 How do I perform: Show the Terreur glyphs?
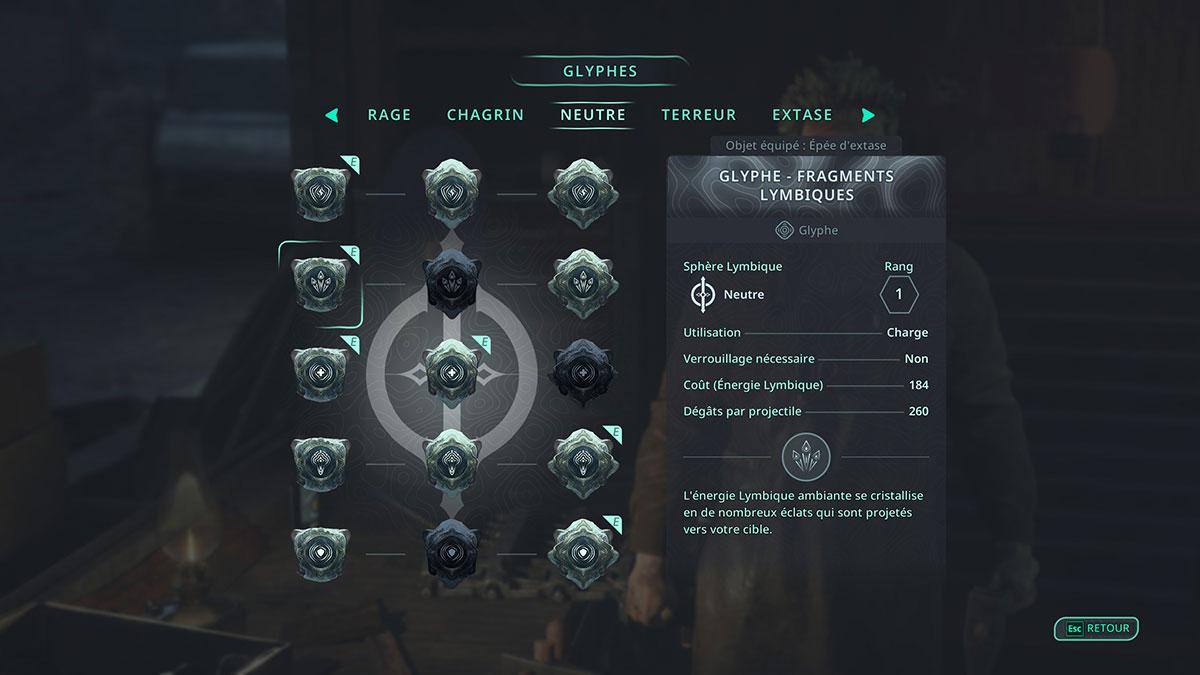[698, 115]
